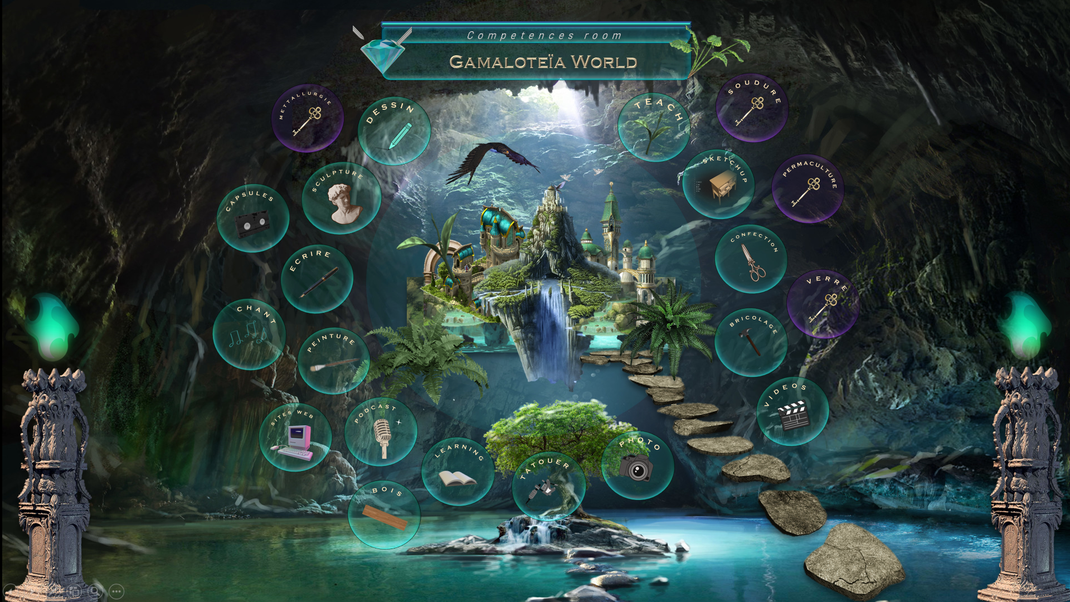Choose the Sites Web computer bubble
This screenshot has width=1070, height=602.
tap(295, 437)
